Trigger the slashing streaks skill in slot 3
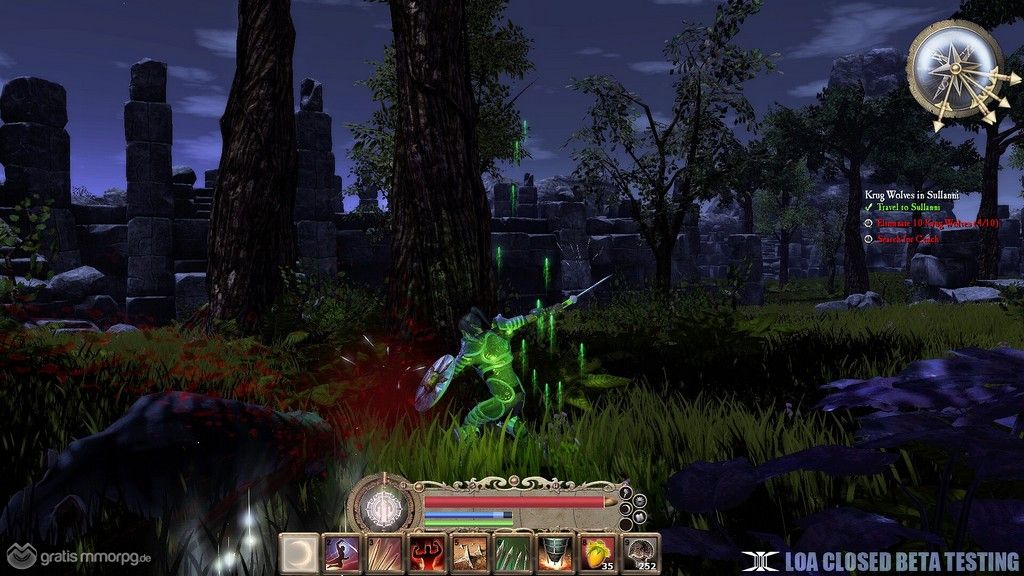This screenshot has height=576, width=1024. pyautogui.click(x=383, y=552)
